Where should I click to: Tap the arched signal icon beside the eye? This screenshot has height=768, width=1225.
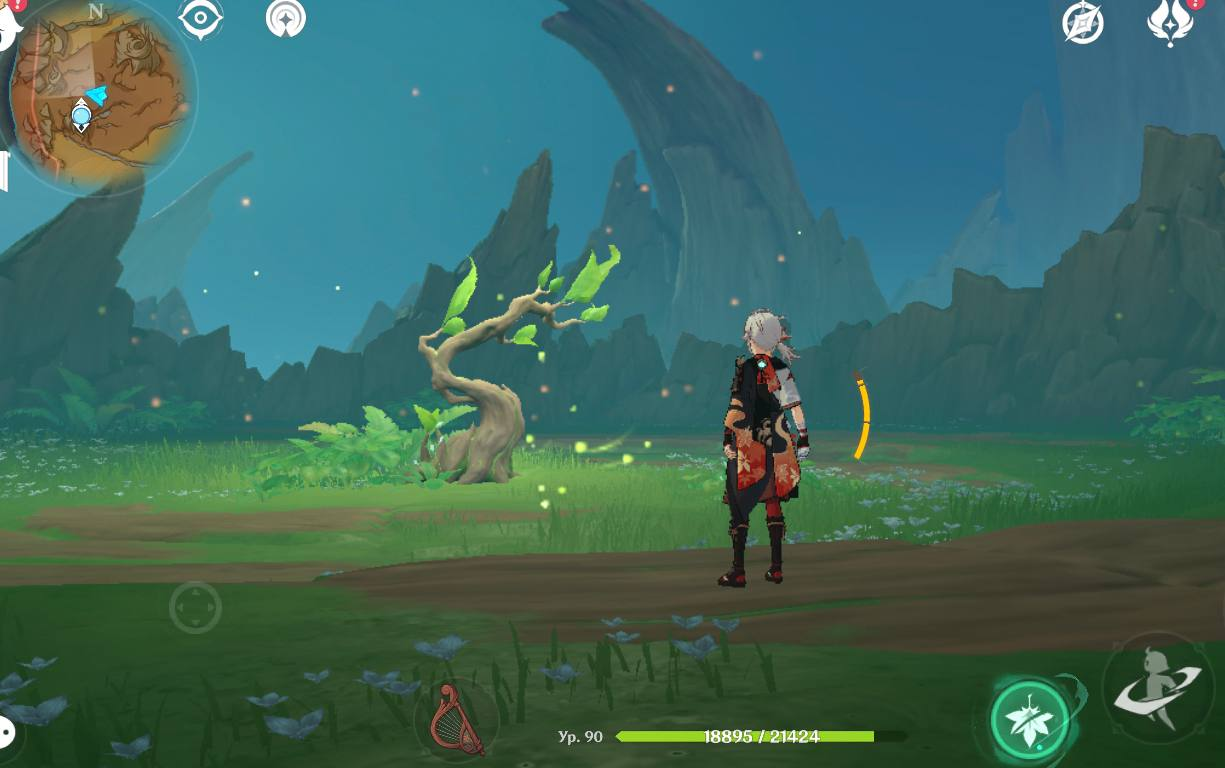(286, 19)
